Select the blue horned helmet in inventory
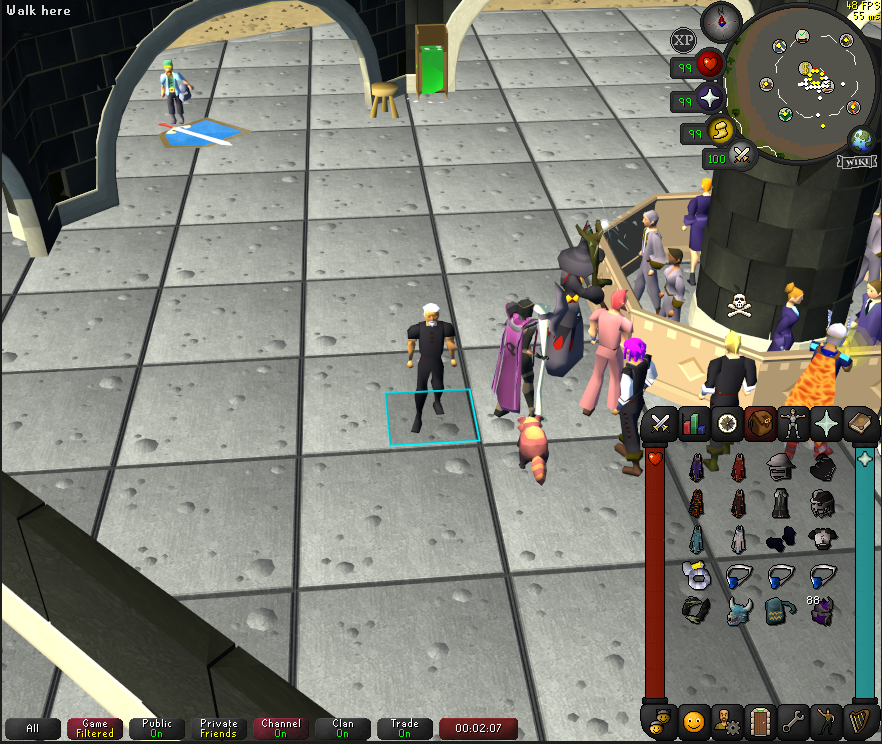 point(739,609)
